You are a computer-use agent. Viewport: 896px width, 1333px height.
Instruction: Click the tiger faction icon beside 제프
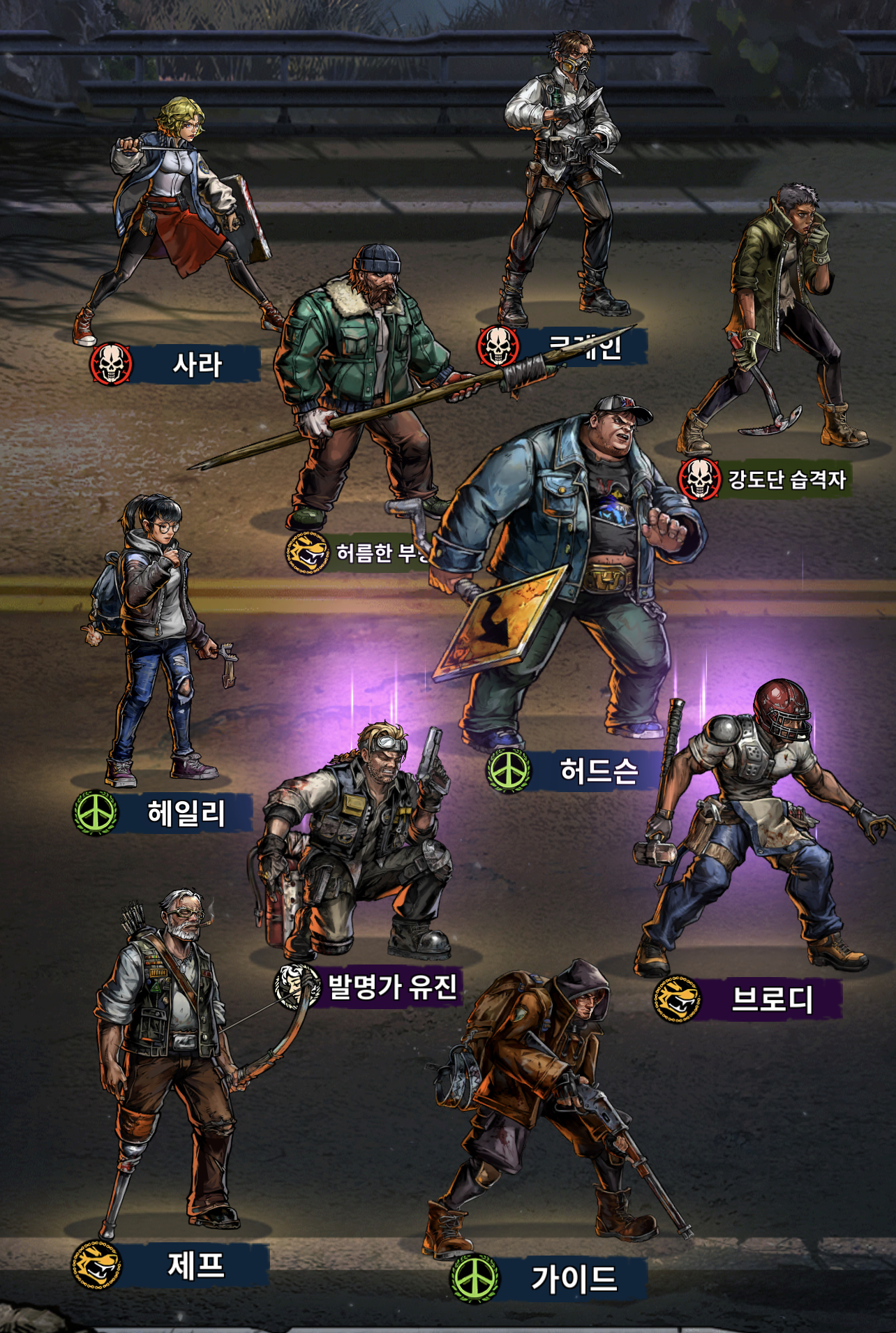pos(96,1265)
